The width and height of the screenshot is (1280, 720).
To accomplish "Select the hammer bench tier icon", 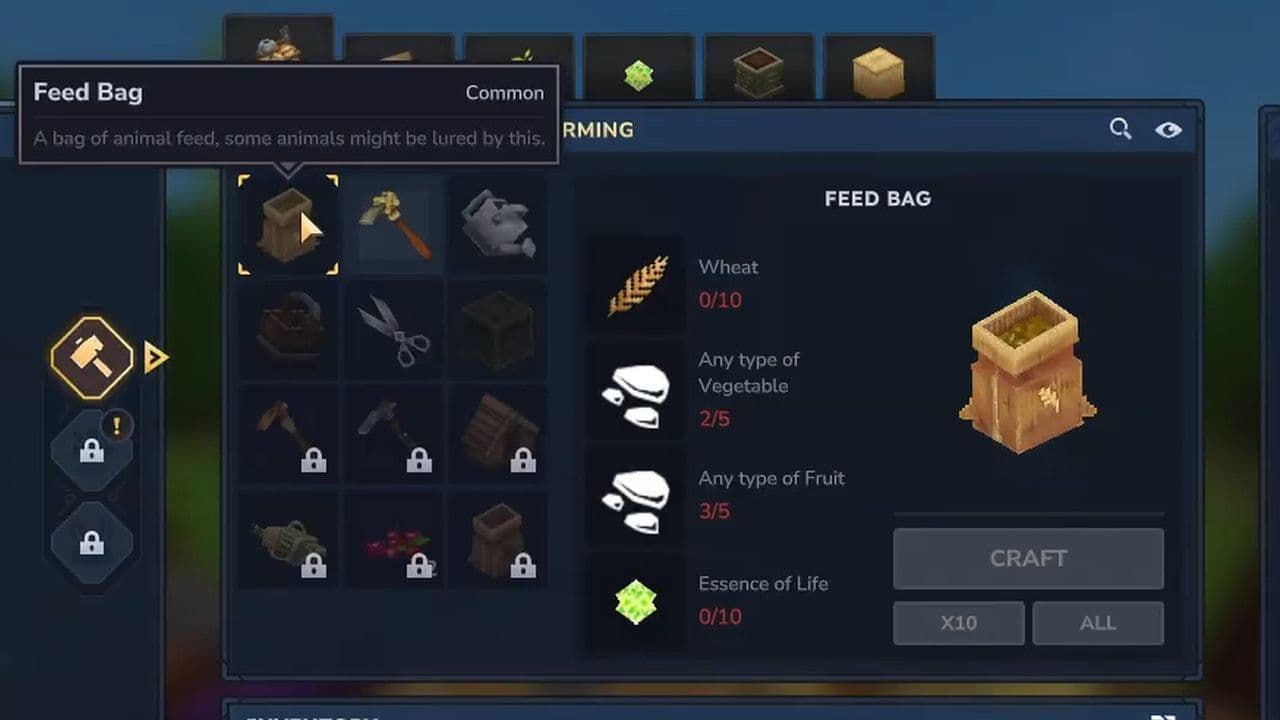I will point(92,357).
